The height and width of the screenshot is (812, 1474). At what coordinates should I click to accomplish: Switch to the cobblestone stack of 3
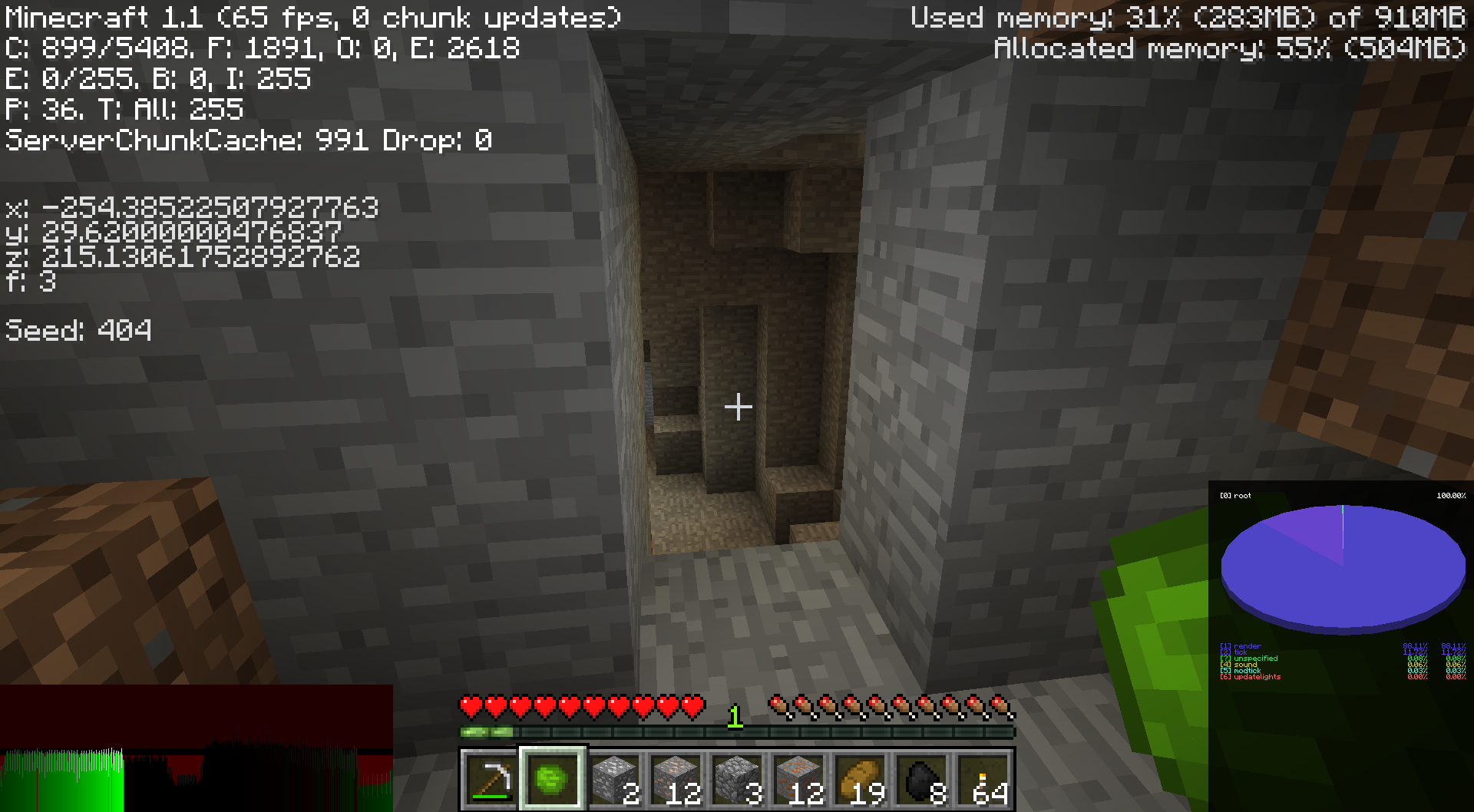click(x=737, y=780)
